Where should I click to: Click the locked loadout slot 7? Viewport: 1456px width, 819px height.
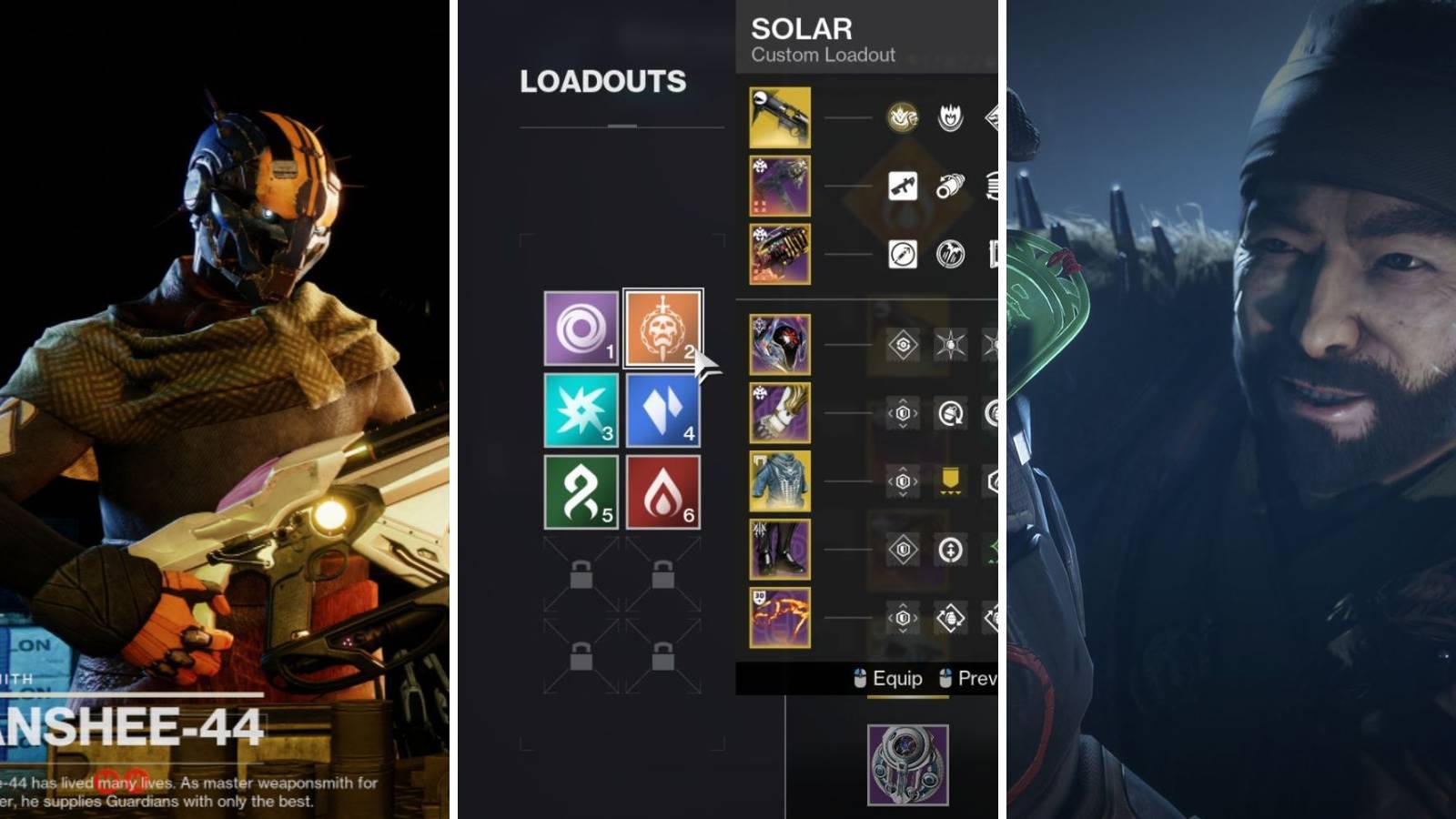tap(580, 572)
